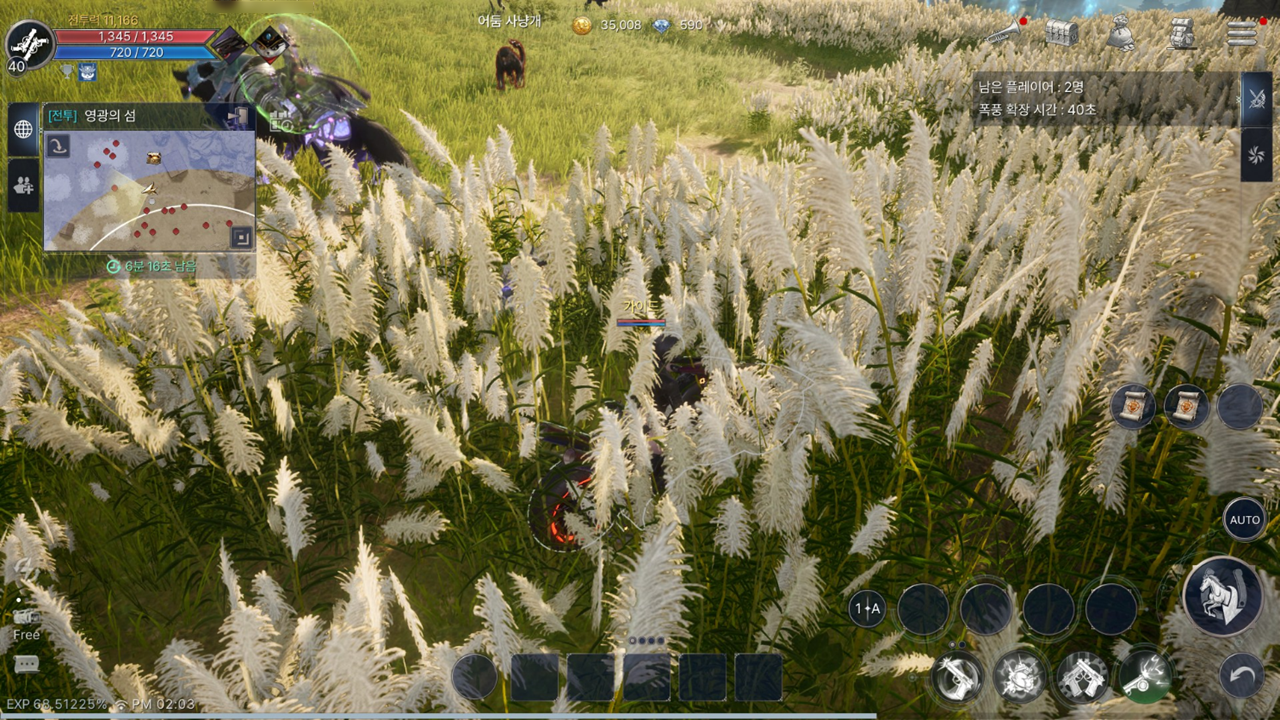Open the globe world tab
Screen dimensions: 1280x720
23,130
